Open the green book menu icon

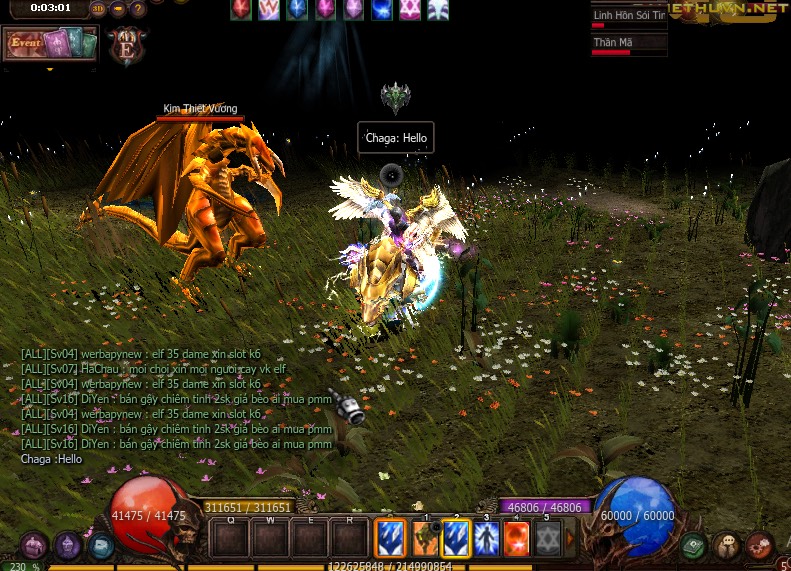coord(694,546)
